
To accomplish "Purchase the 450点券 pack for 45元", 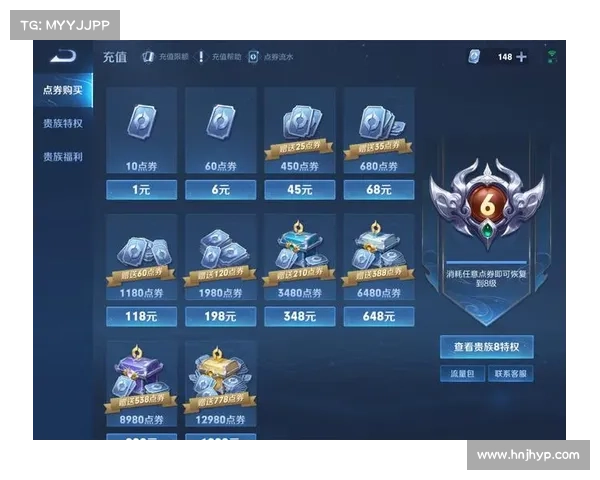I will (x=300, y=189).
